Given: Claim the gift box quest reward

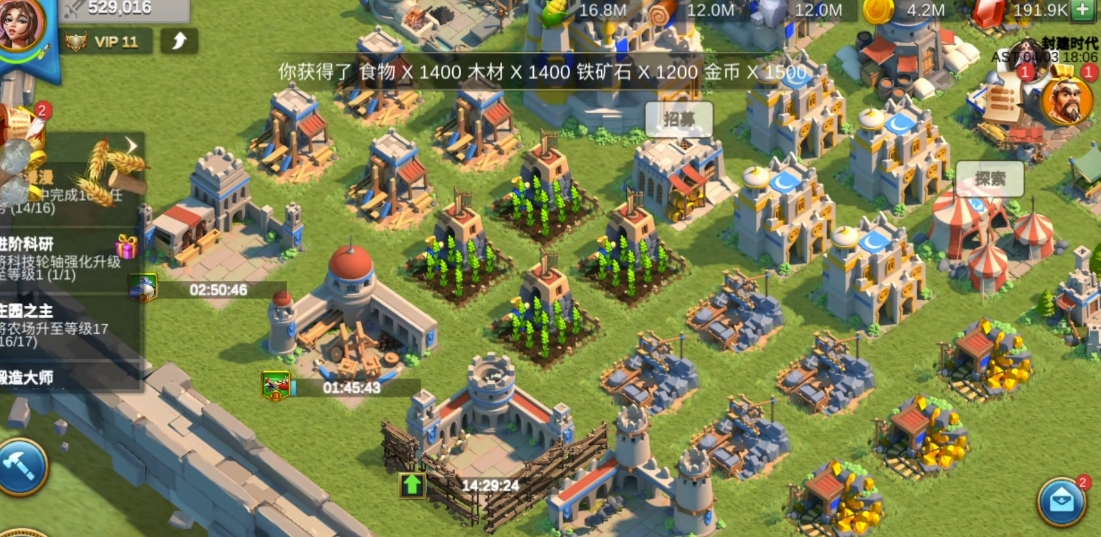Looking at the screenshot, I should (x=125, y=246).
